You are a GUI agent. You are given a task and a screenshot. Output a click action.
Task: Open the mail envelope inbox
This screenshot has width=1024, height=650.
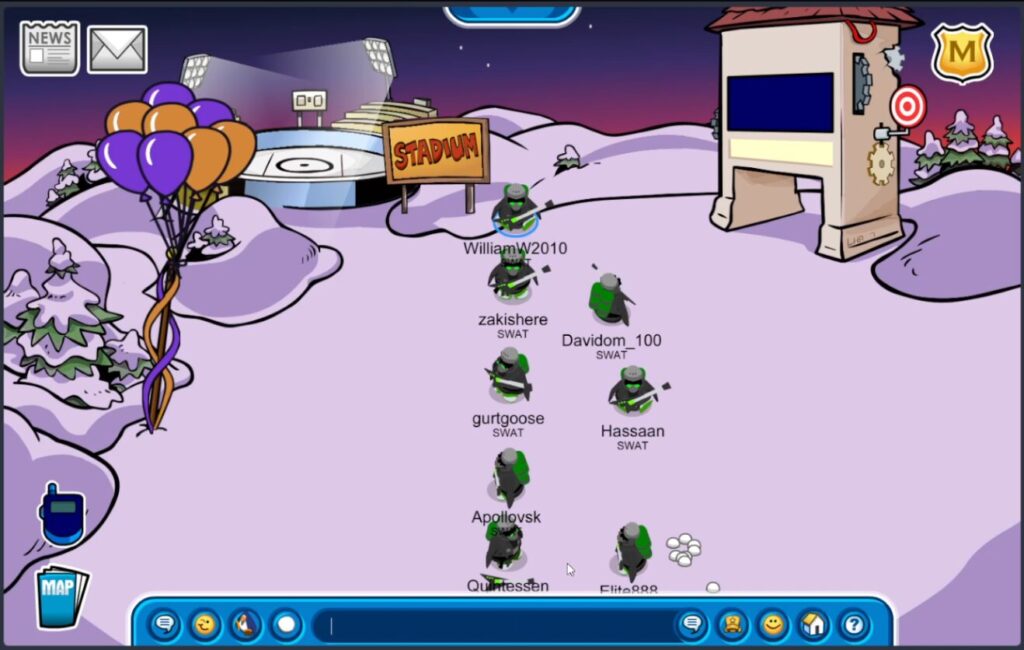pos(117,50)
